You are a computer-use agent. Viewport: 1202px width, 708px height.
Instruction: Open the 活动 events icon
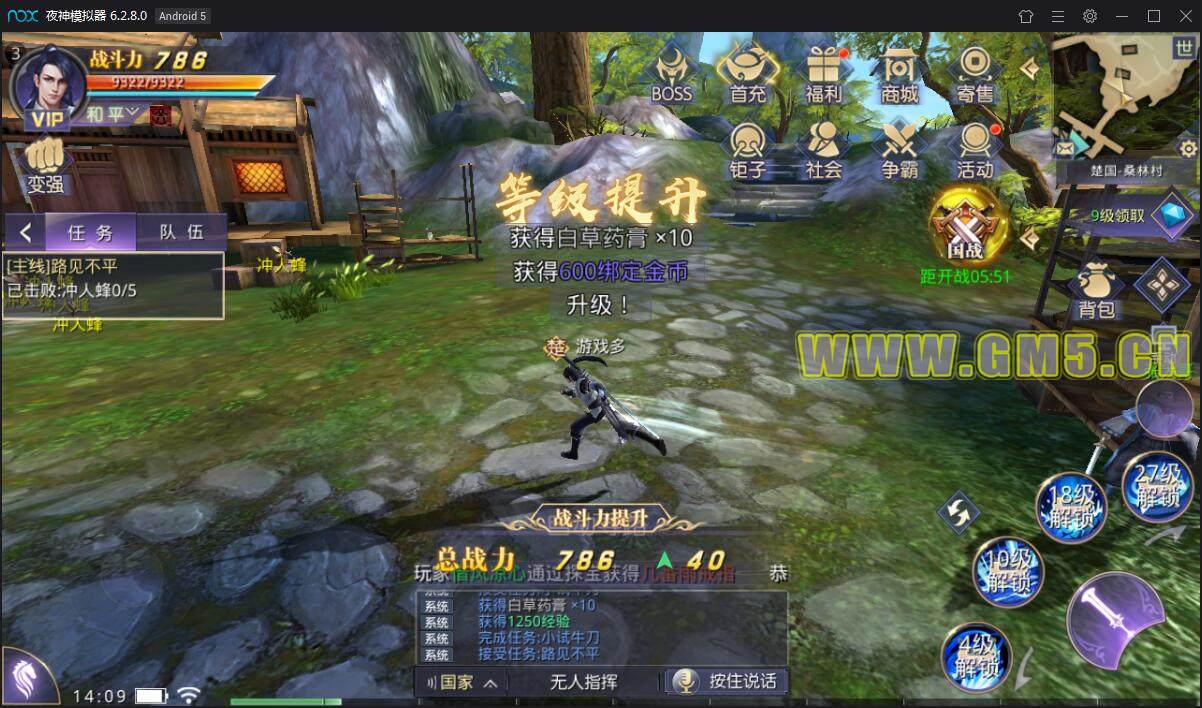(x=975, y=149)
